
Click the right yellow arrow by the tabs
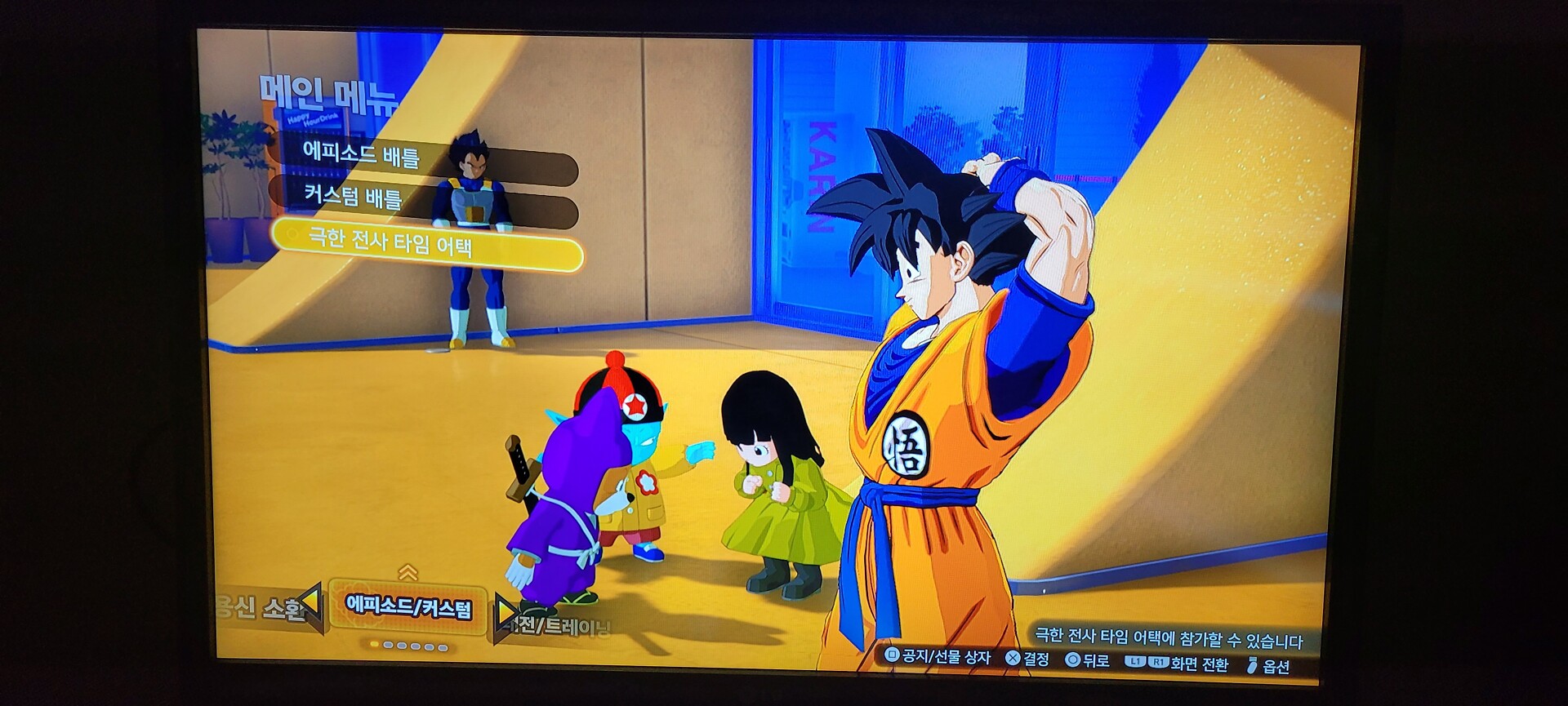pos(506,612)
